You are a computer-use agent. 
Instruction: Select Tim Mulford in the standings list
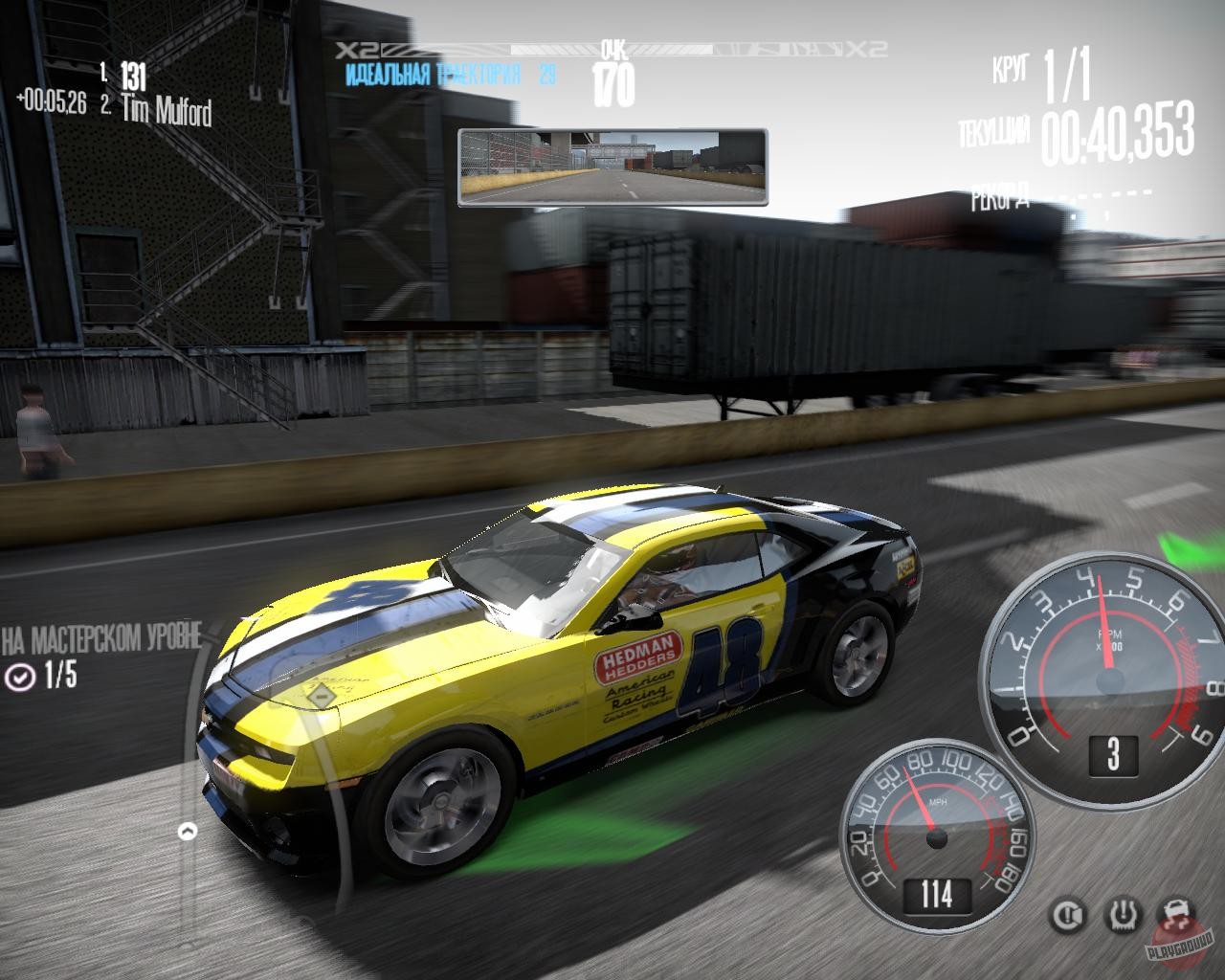point(167,111)
